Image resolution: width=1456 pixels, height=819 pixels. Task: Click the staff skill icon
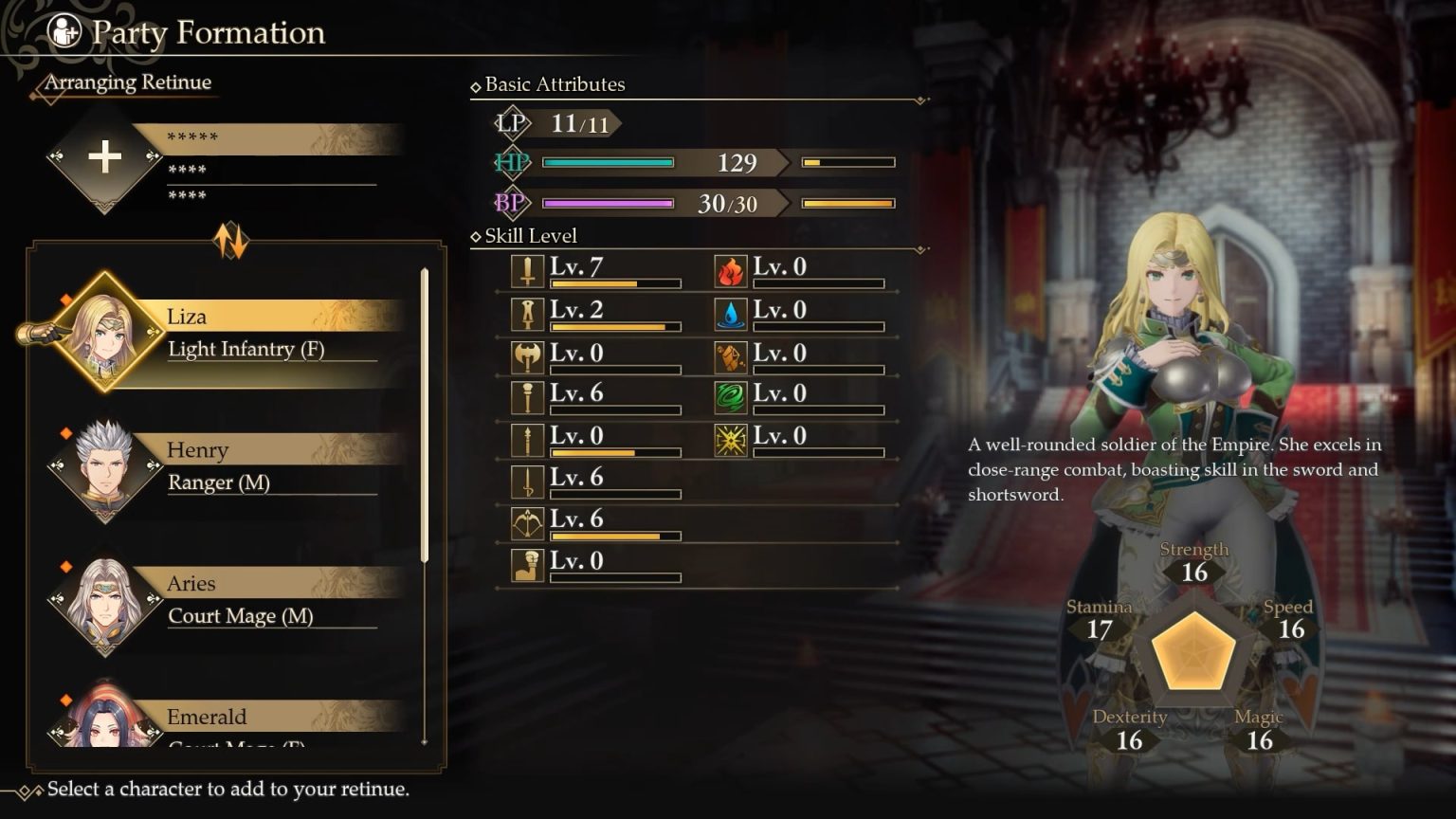click(x=527, y=397)
